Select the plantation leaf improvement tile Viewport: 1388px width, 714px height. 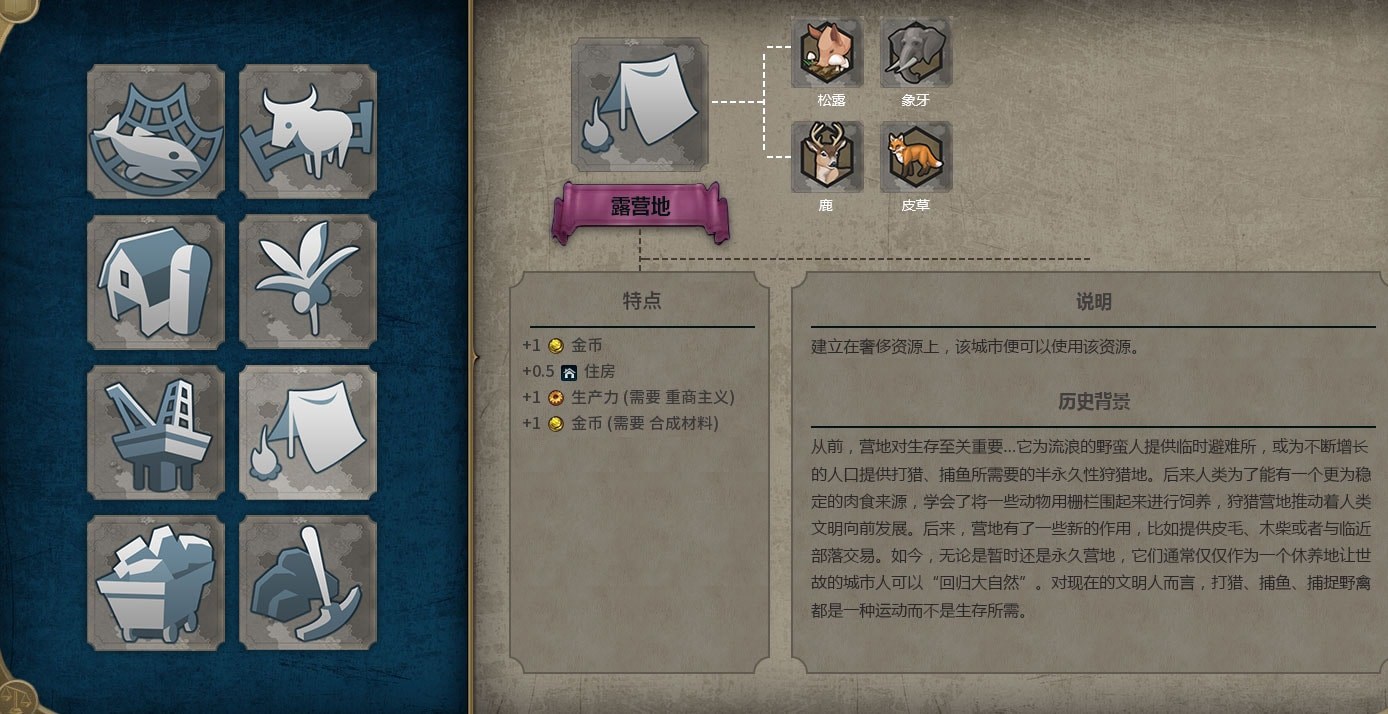(x=308, y=282)
